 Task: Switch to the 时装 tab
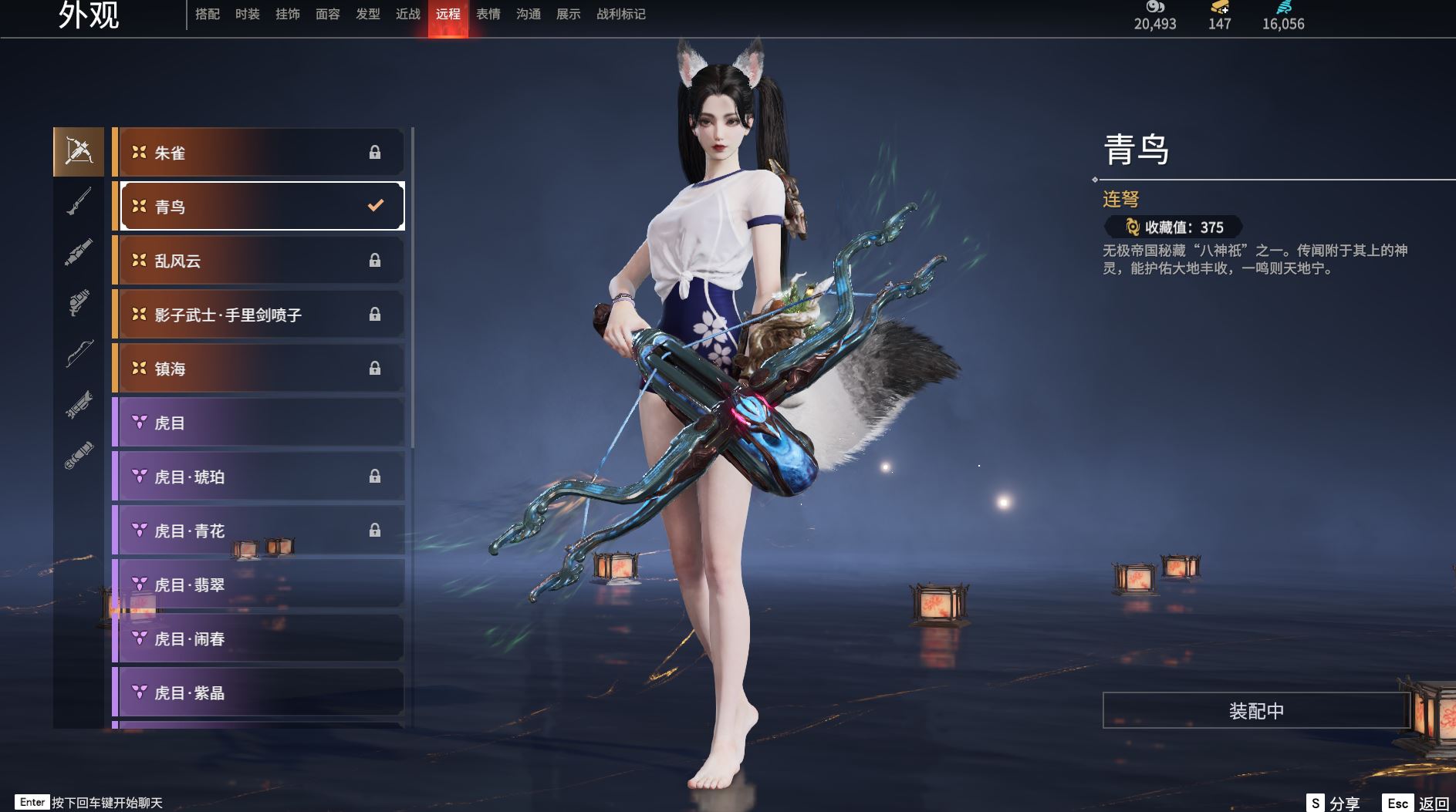click(248, 14)
